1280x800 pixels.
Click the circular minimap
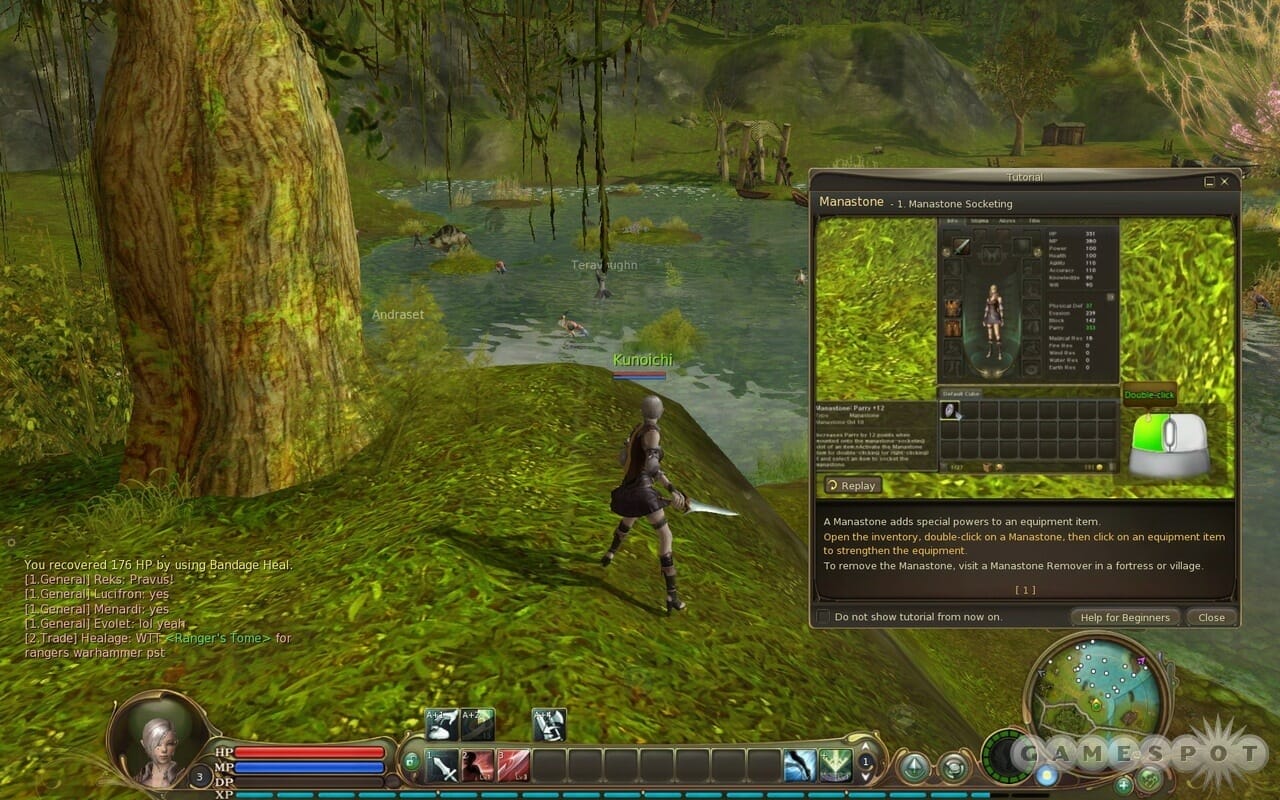(1096, 689)
